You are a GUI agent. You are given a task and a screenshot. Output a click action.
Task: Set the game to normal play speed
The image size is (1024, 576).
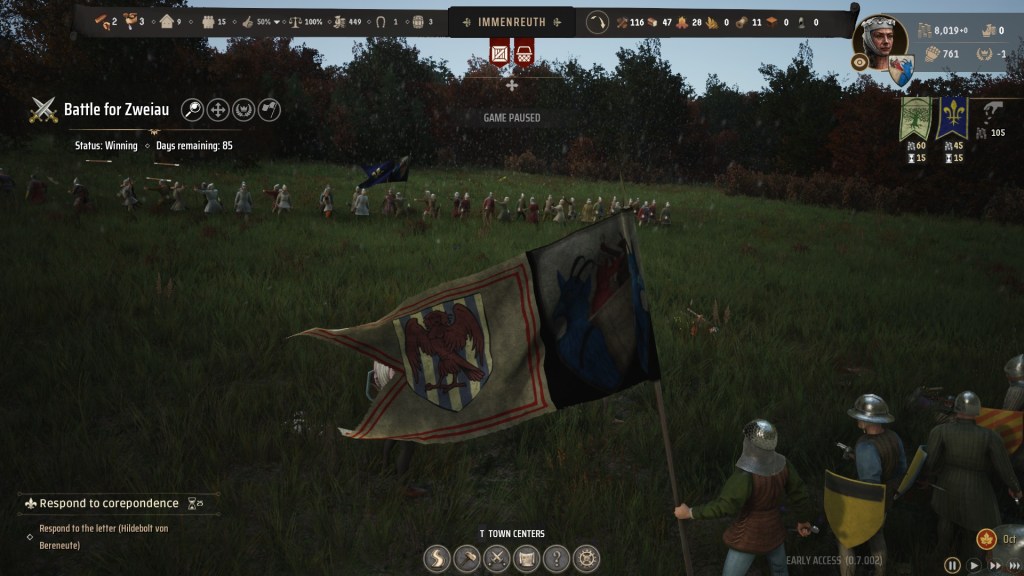click(974, 566)
